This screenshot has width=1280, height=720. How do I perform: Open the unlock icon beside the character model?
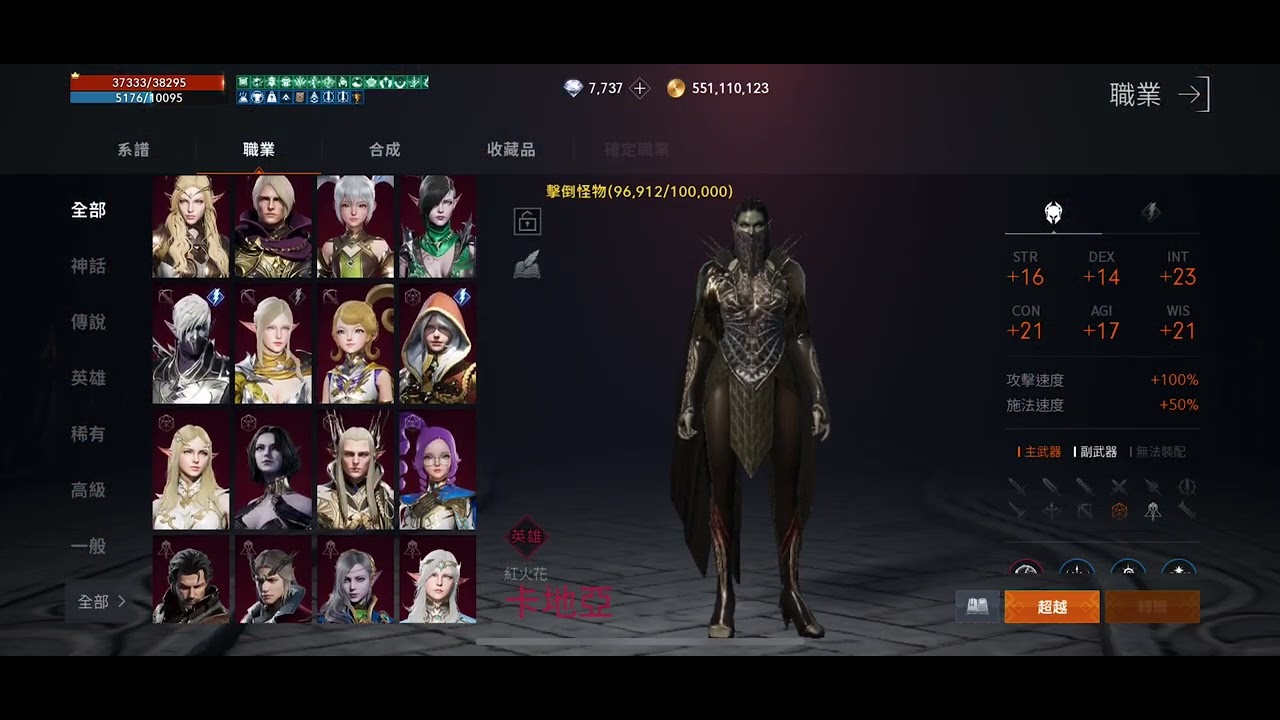[x=526, y=220]
